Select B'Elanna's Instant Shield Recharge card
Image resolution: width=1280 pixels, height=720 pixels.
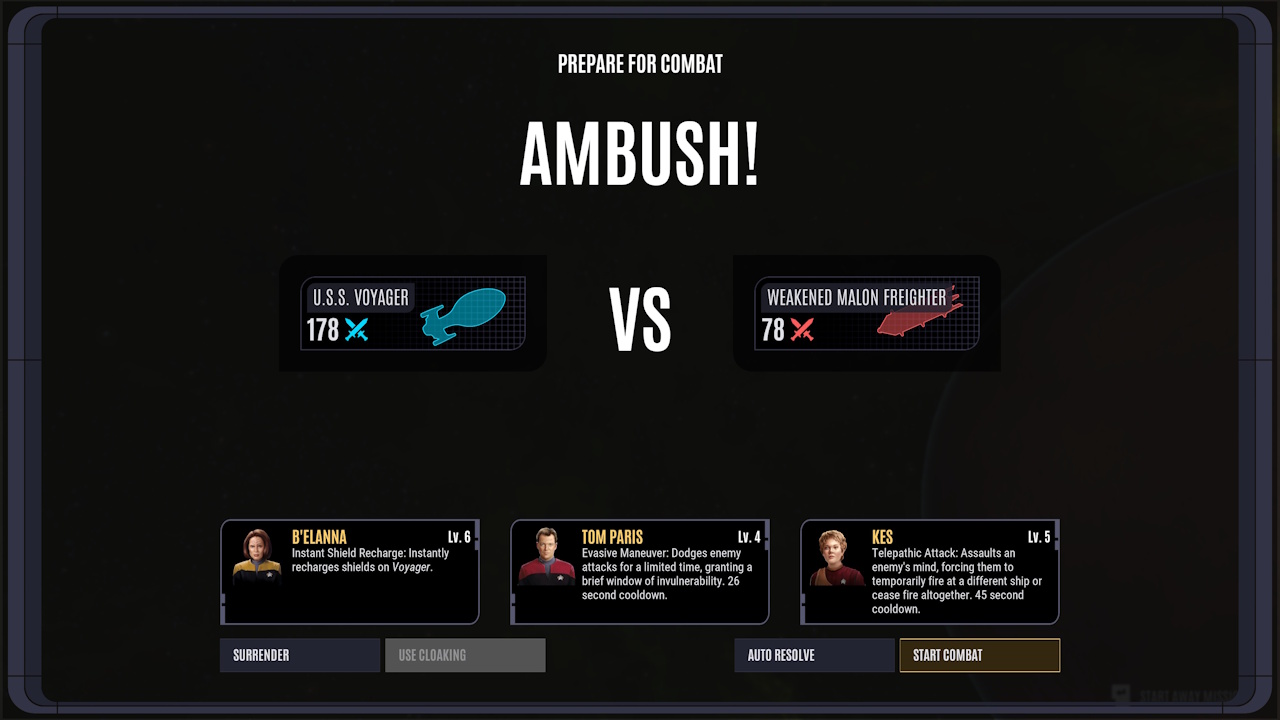point(349,572)
